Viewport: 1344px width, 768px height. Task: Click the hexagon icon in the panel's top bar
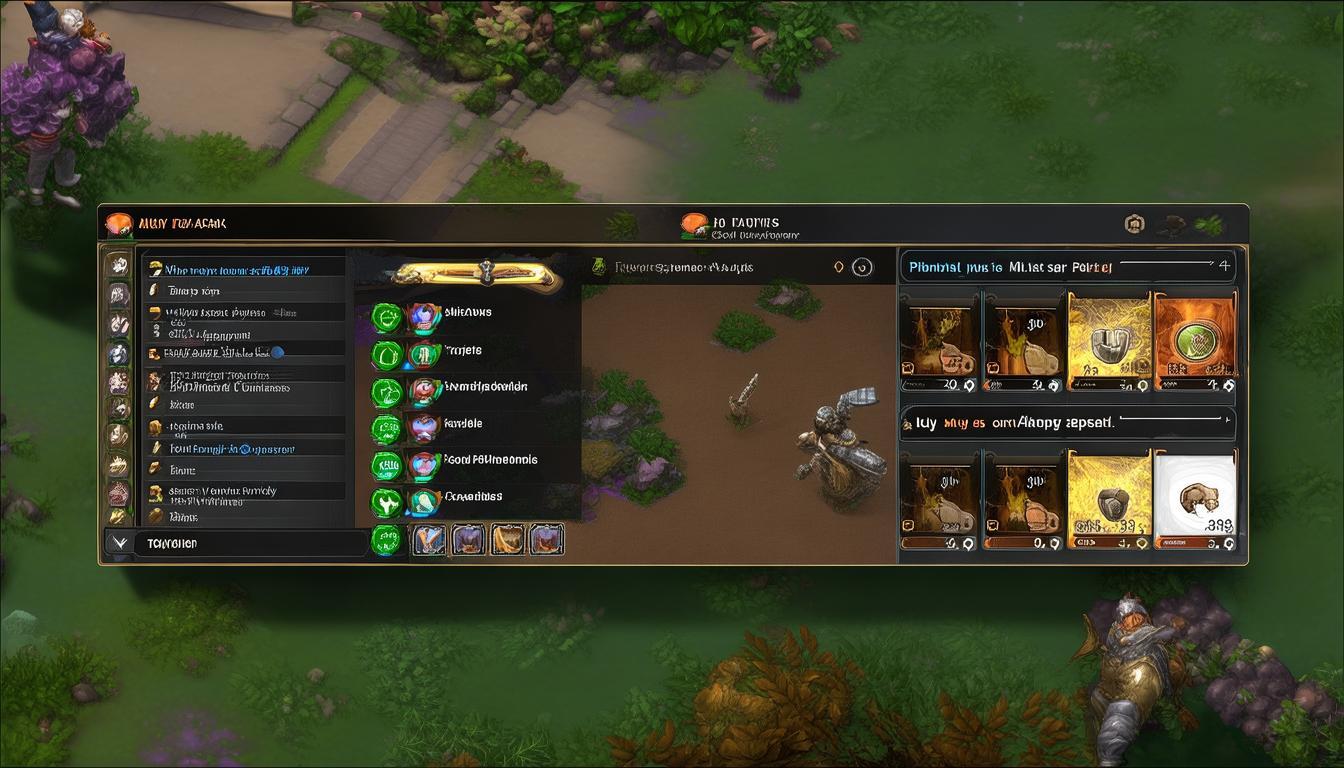[1134, 224]
